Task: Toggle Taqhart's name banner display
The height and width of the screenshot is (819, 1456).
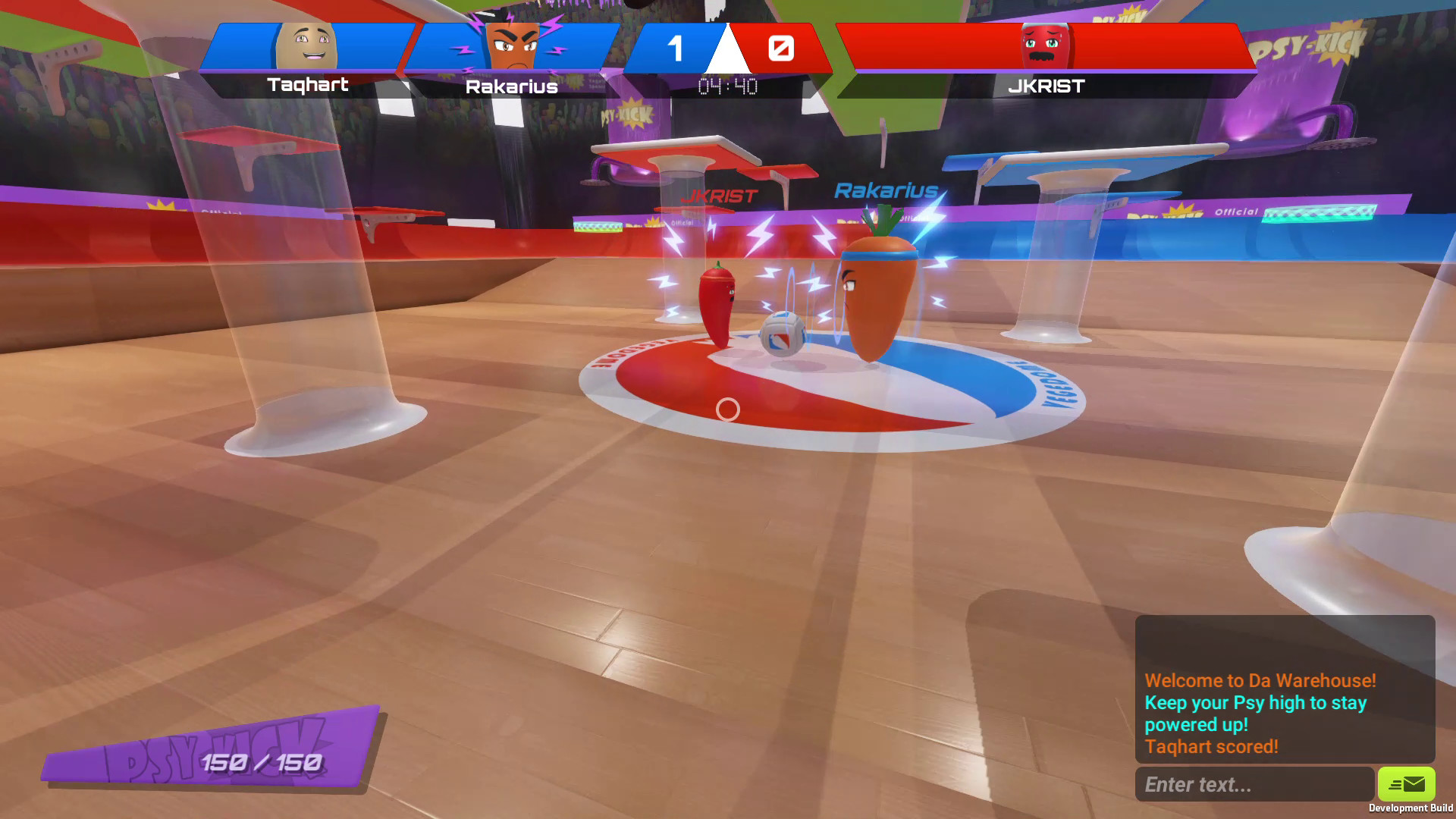Action: [306, 86]
